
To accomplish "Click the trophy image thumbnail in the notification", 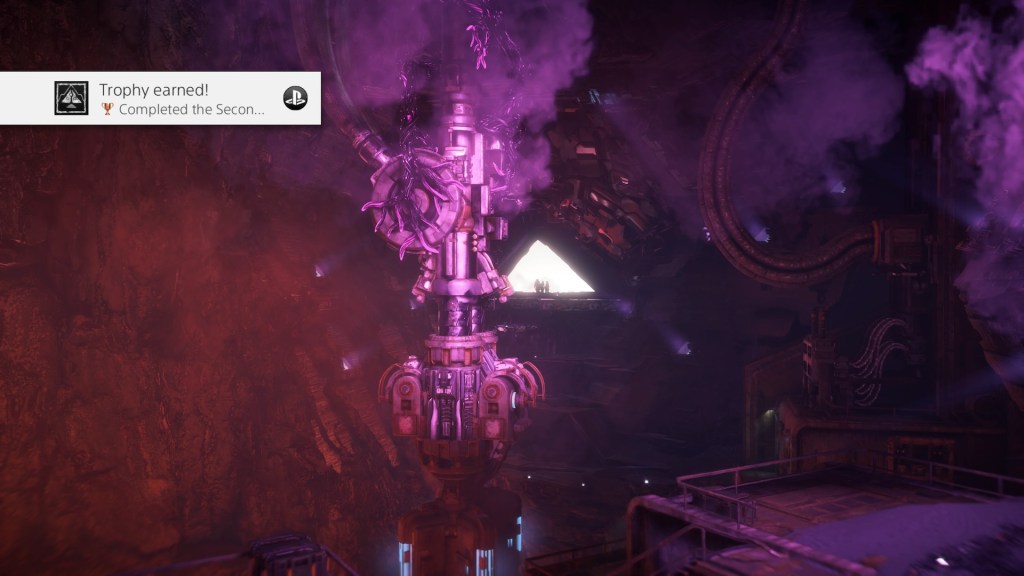I will click(71, 98).
